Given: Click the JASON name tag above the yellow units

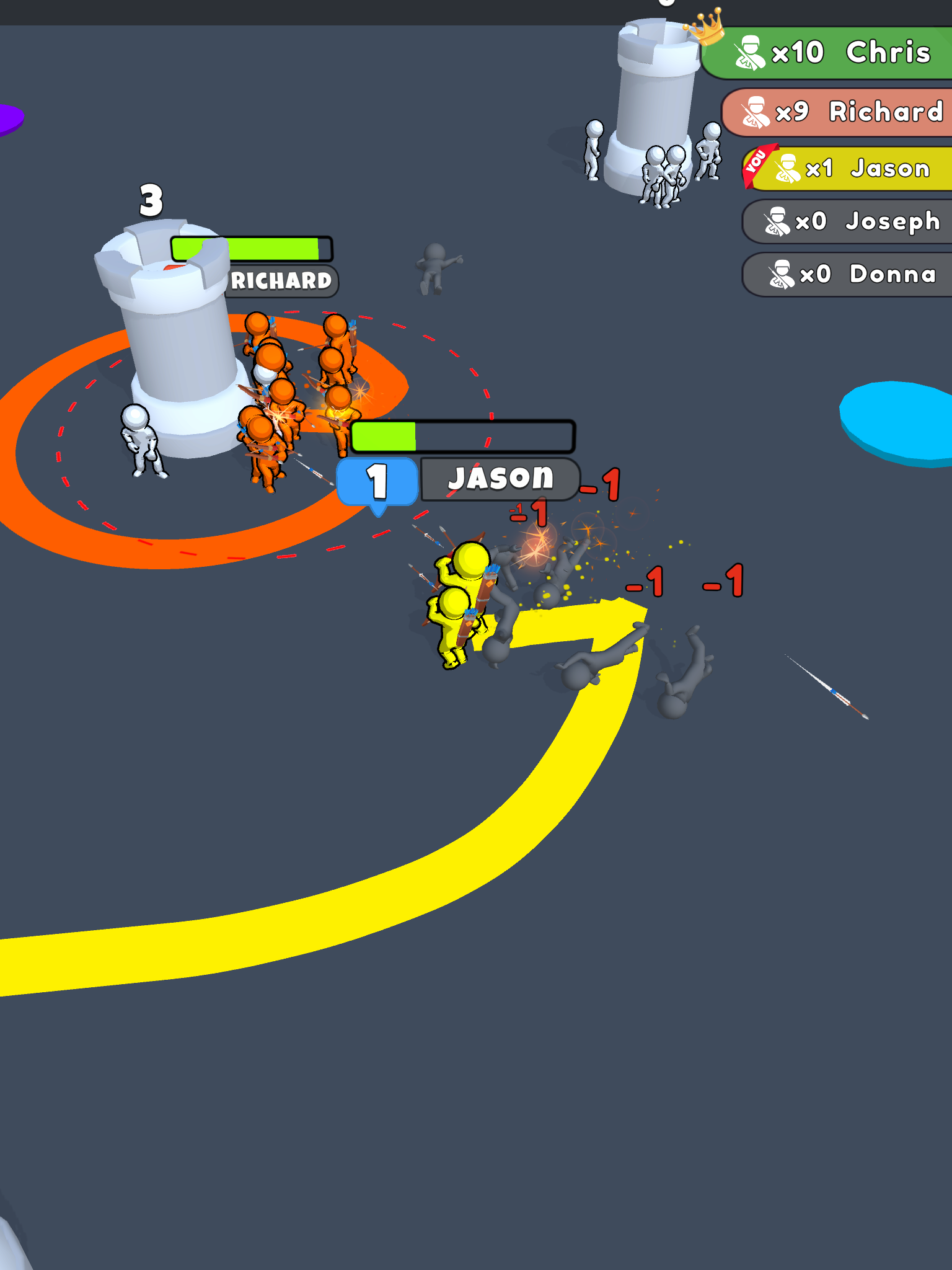Looking at the screenshot, I should [x=499, y=477].
